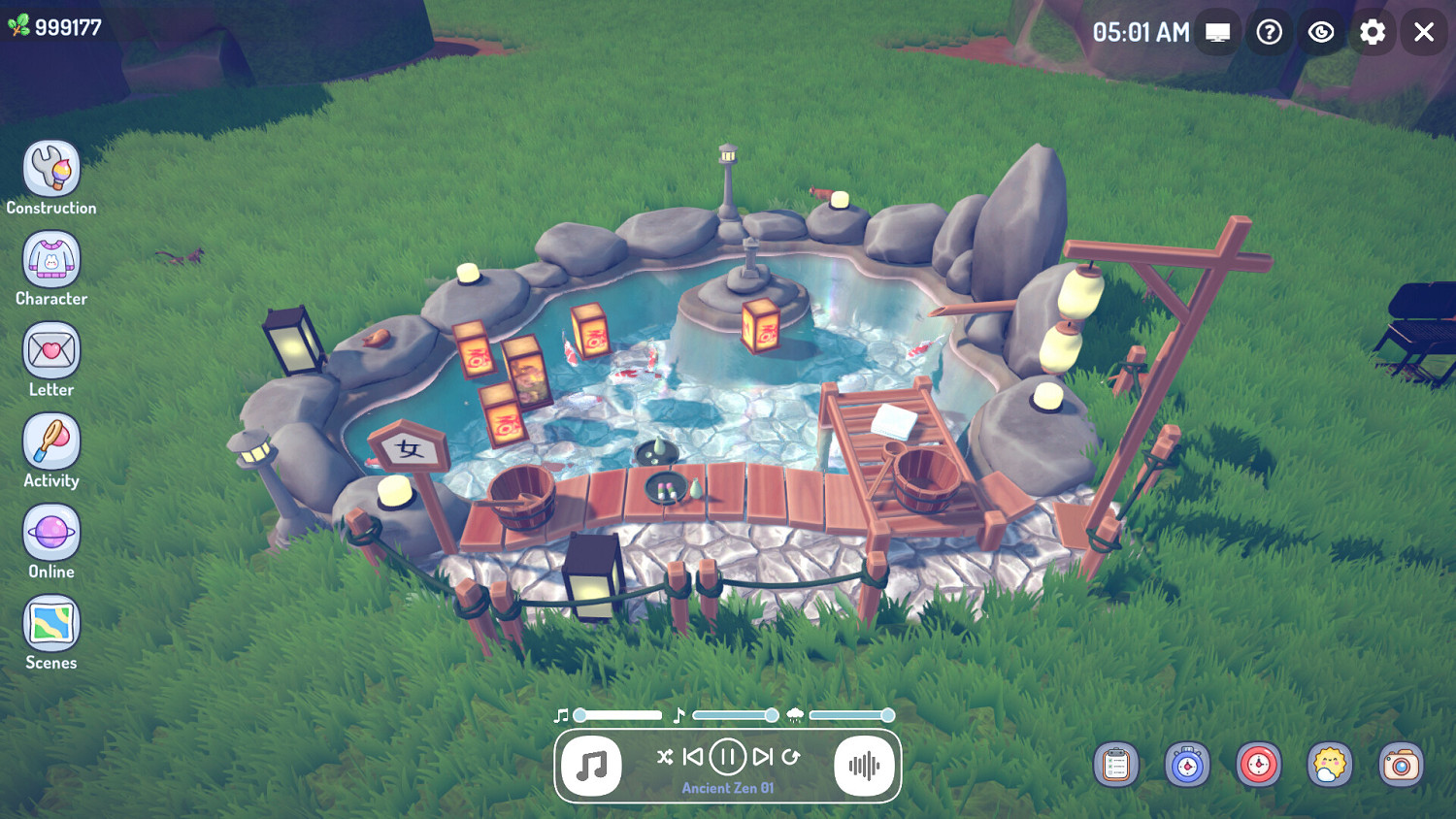Toggle shuffle playback mode
This screenshot has height=819, width=1456.
(664, 758)
